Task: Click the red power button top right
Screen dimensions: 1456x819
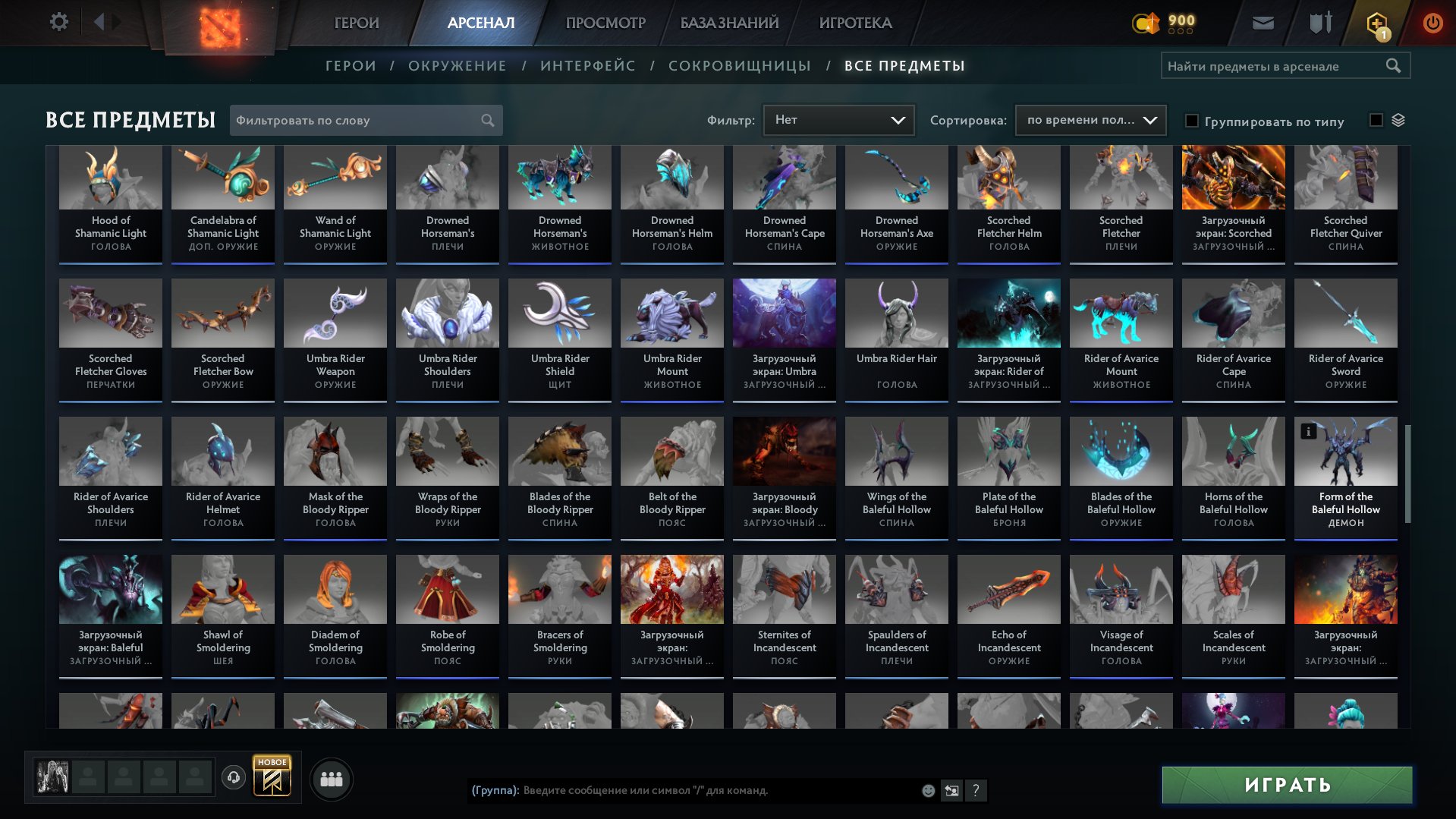Action: pos(1432,22)
